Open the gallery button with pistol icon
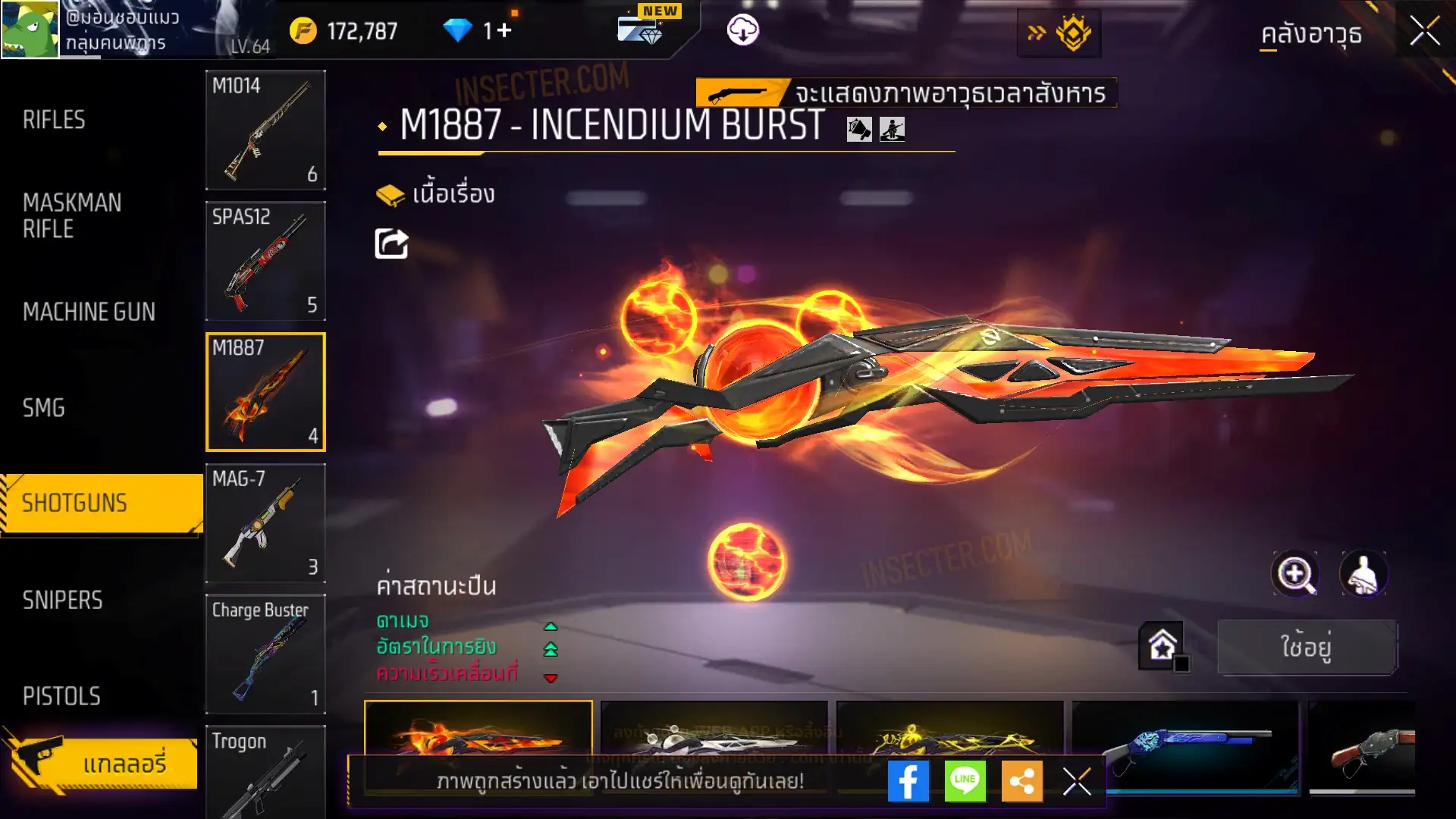Image resolution: width=1456 pixels, height=819 pixels. (x=101, y=763)
